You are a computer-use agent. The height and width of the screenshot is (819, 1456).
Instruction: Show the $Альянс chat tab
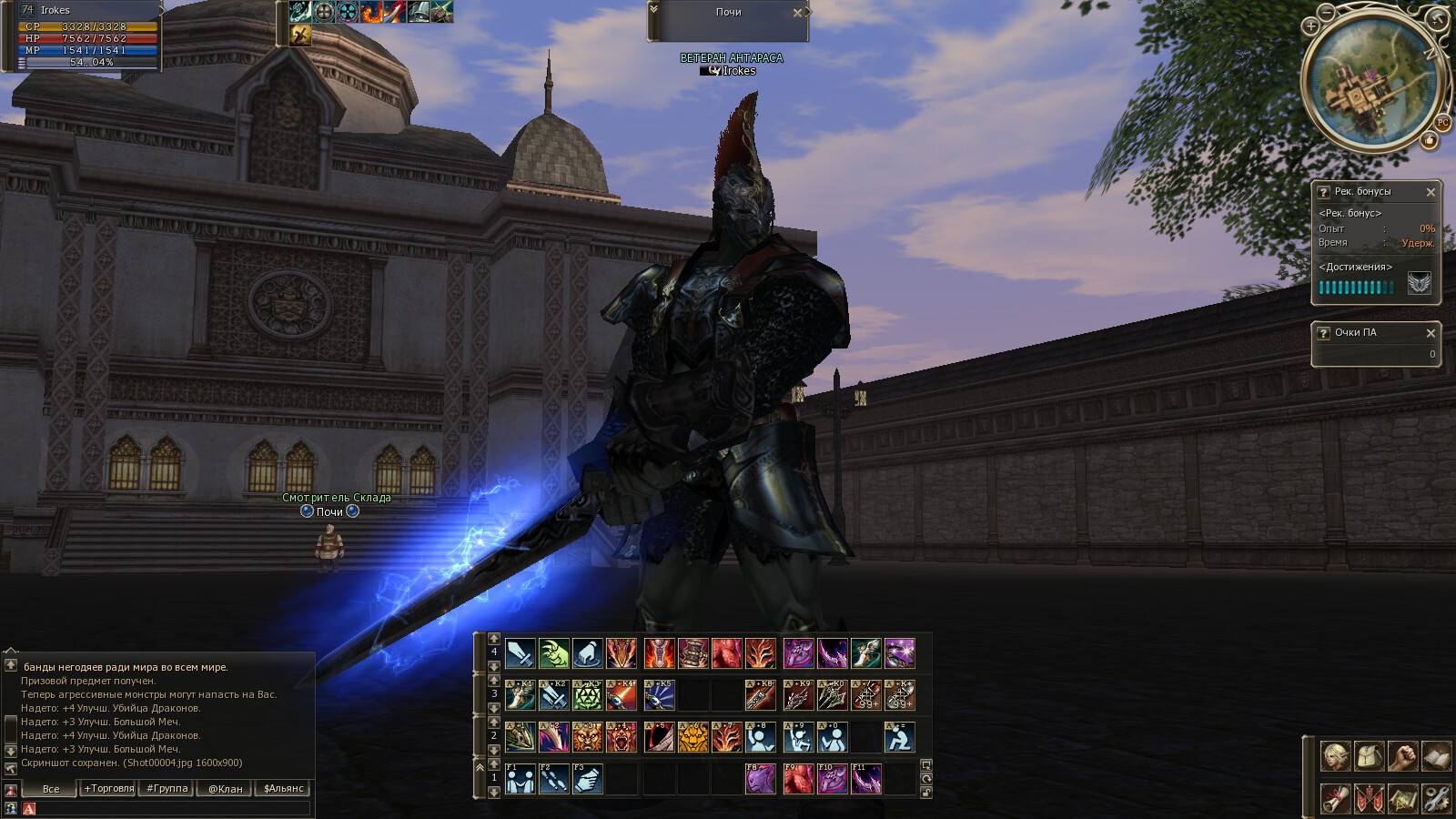click(x=283, y=789)
